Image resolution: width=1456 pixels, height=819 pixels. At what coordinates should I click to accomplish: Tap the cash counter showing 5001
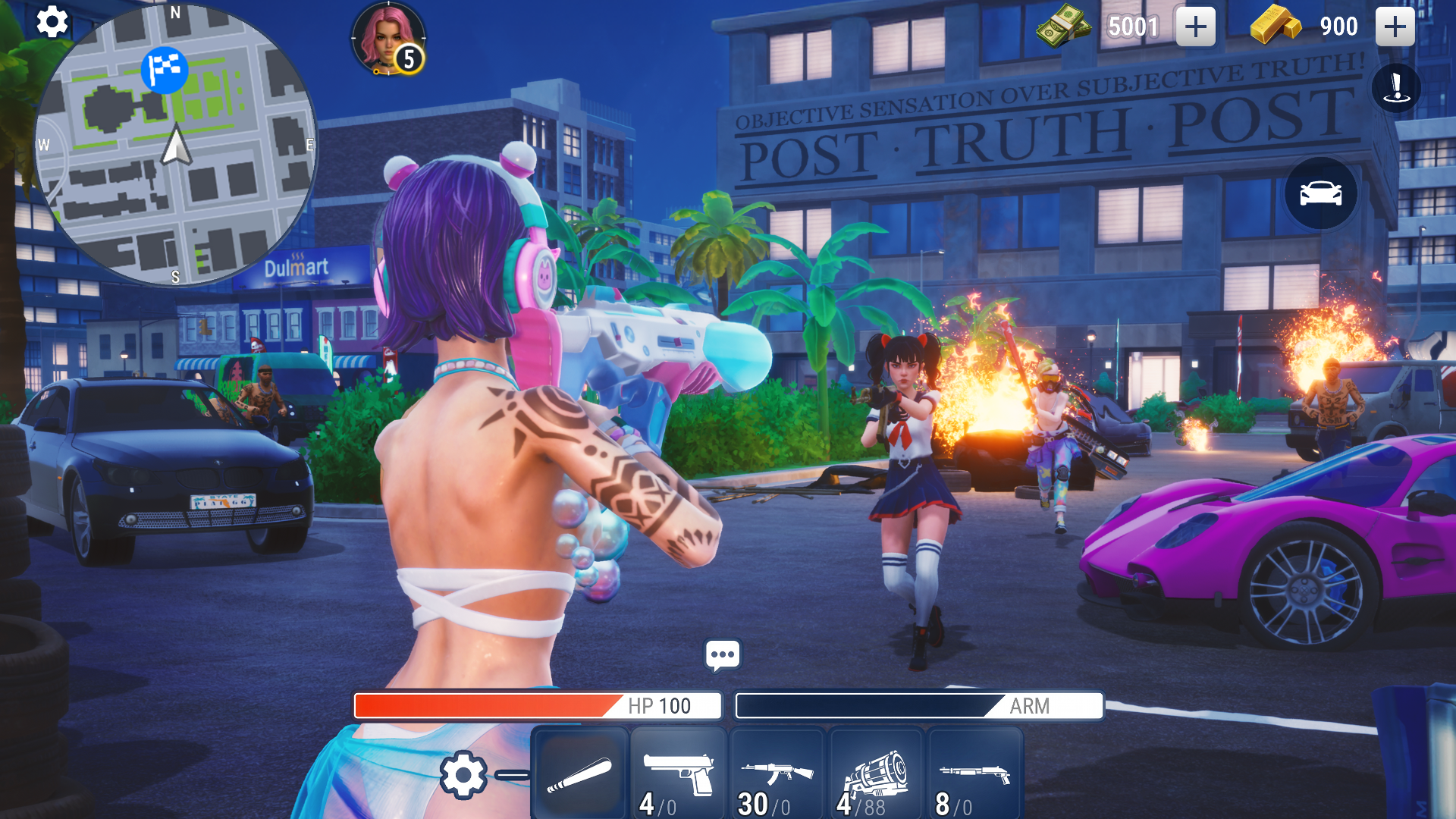(x=1132, y=27)
